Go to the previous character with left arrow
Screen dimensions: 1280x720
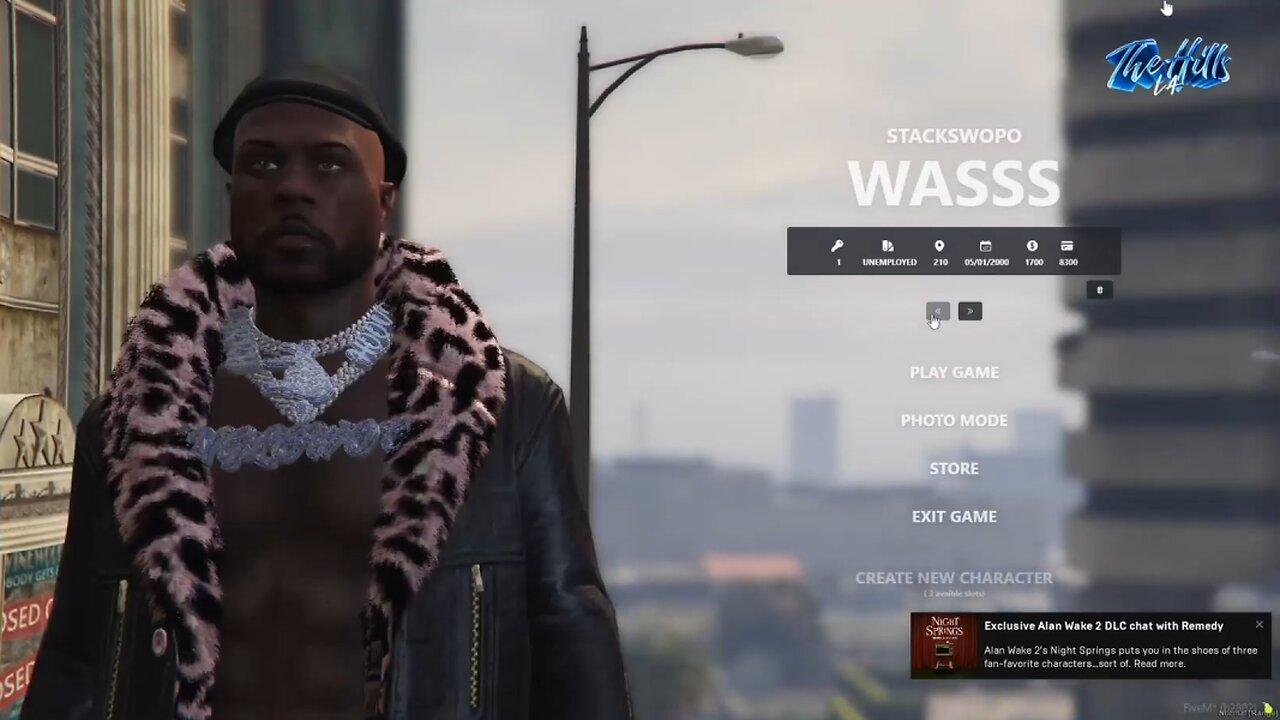point(937,311)
